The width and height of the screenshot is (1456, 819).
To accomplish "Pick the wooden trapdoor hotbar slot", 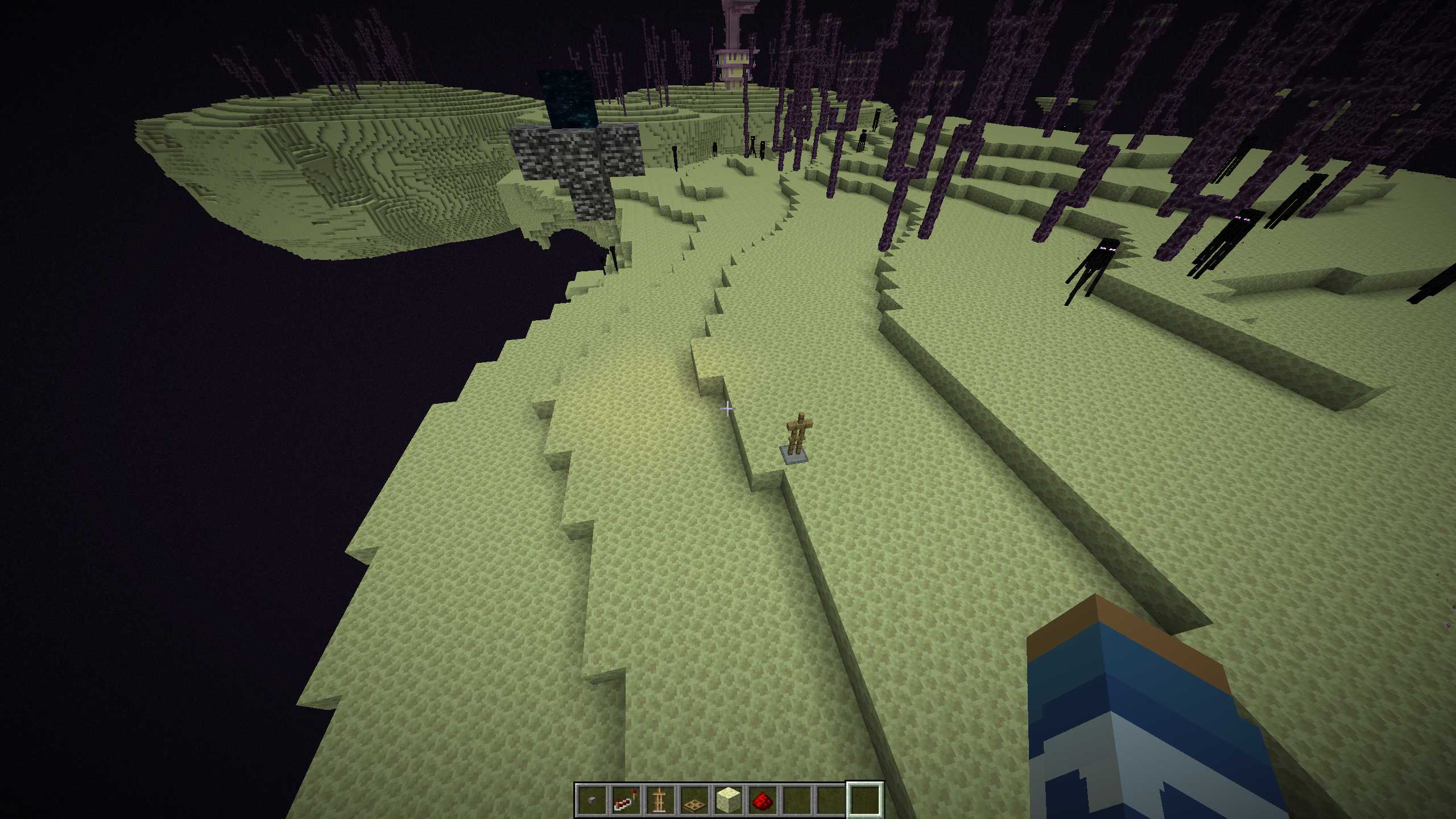I will click(693, 799).
